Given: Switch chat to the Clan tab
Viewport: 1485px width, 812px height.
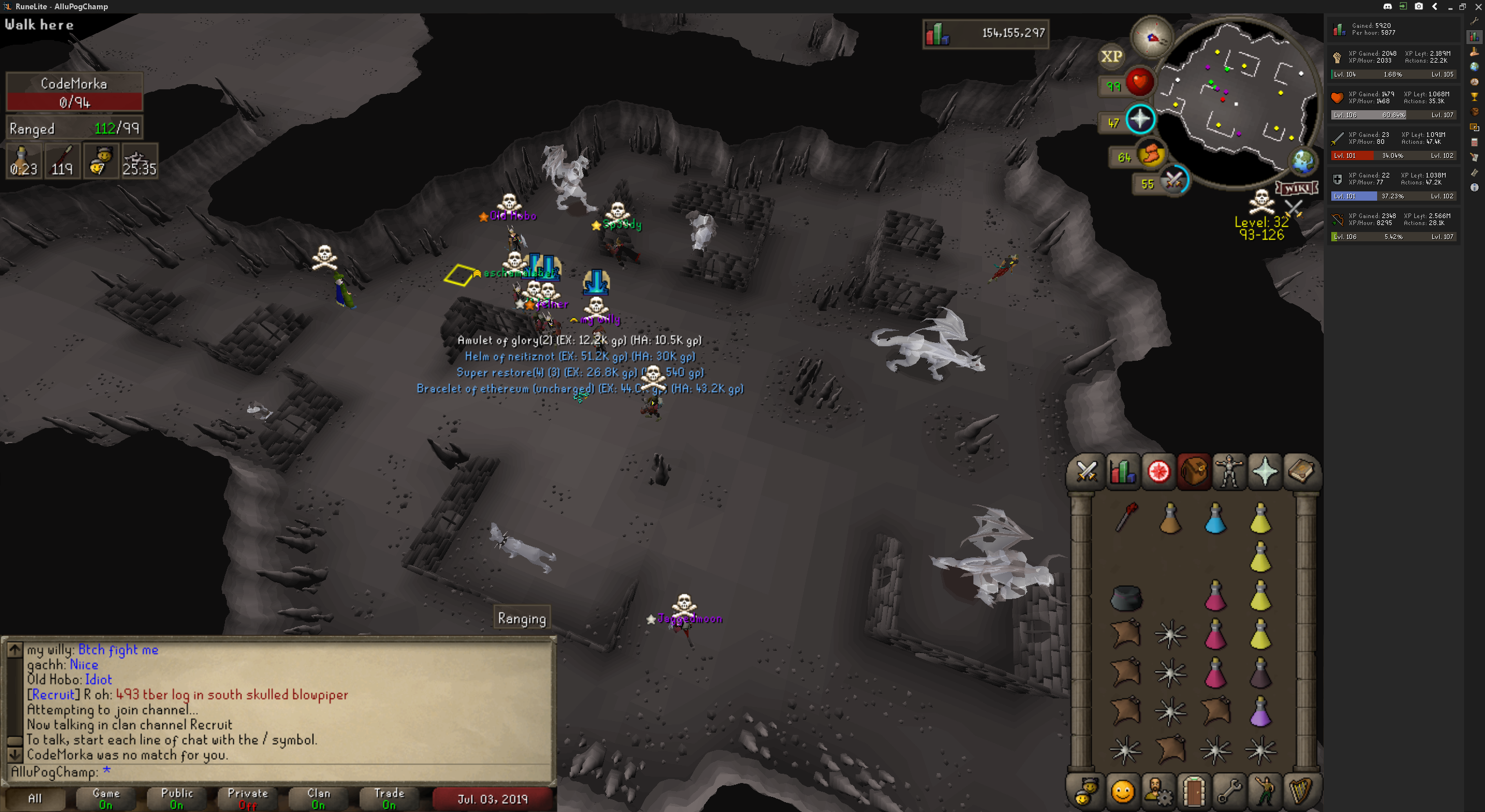Looking at the screenshot, I should click(318, 799).
